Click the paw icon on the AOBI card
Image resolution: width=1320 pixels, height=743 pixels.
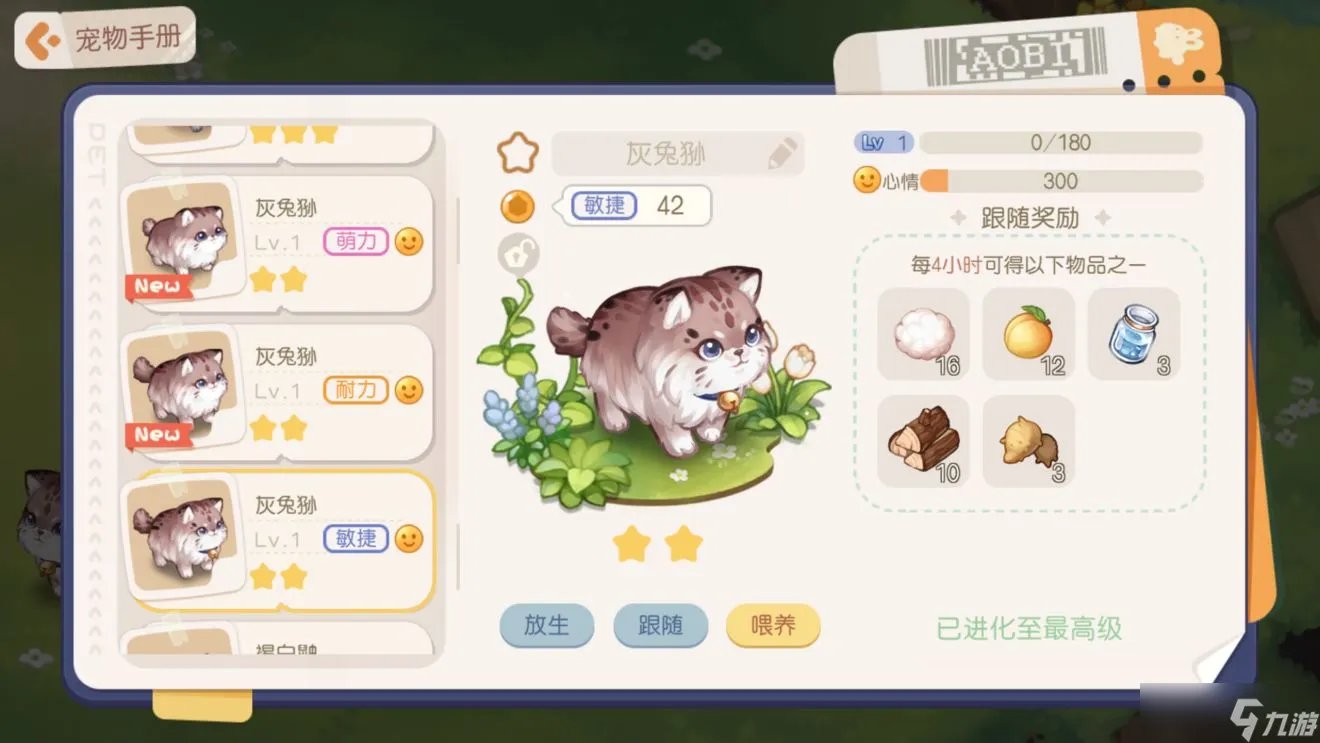1176,42
